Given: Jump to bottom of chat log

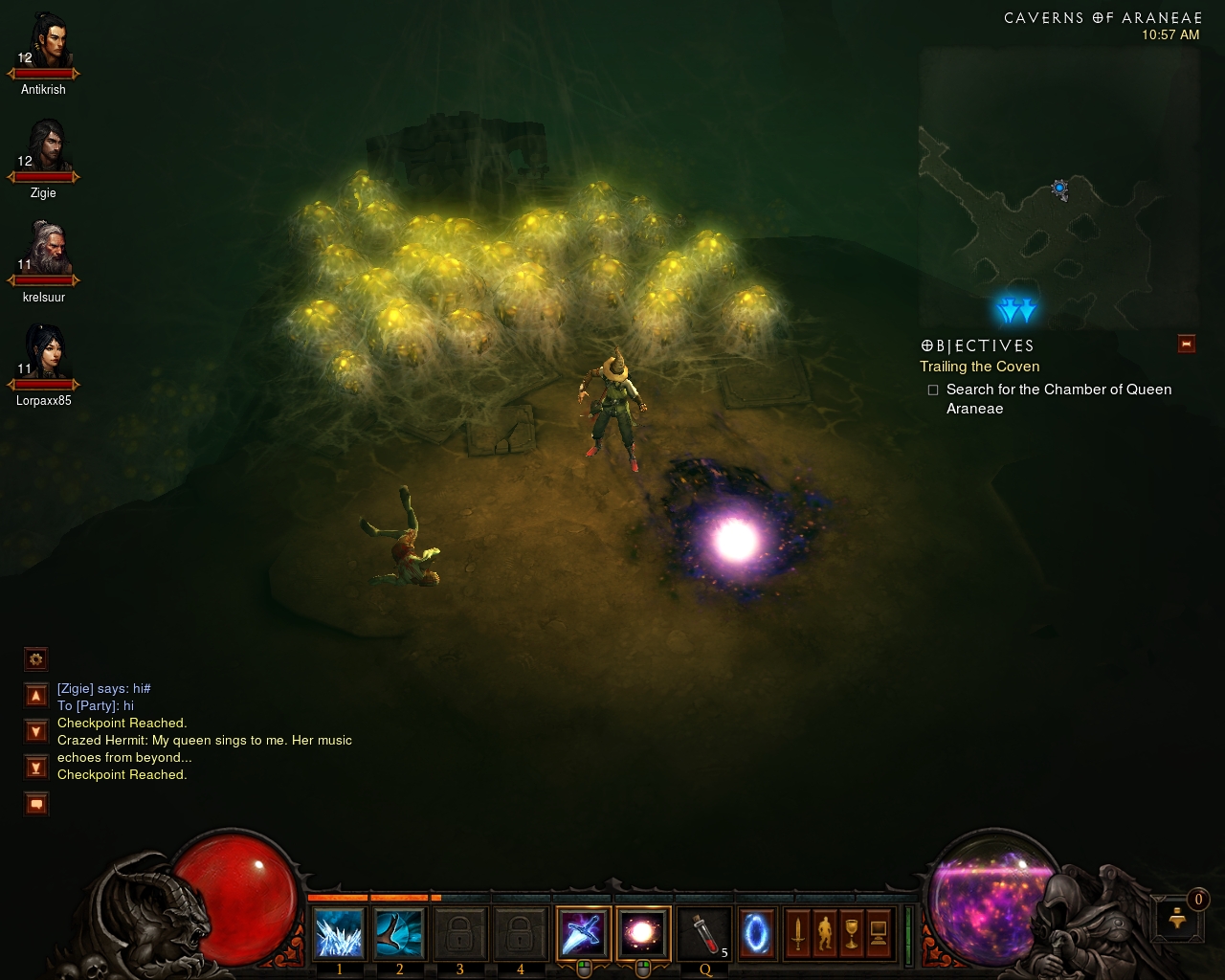Looking at the screenshot, I should coord(36,768).
